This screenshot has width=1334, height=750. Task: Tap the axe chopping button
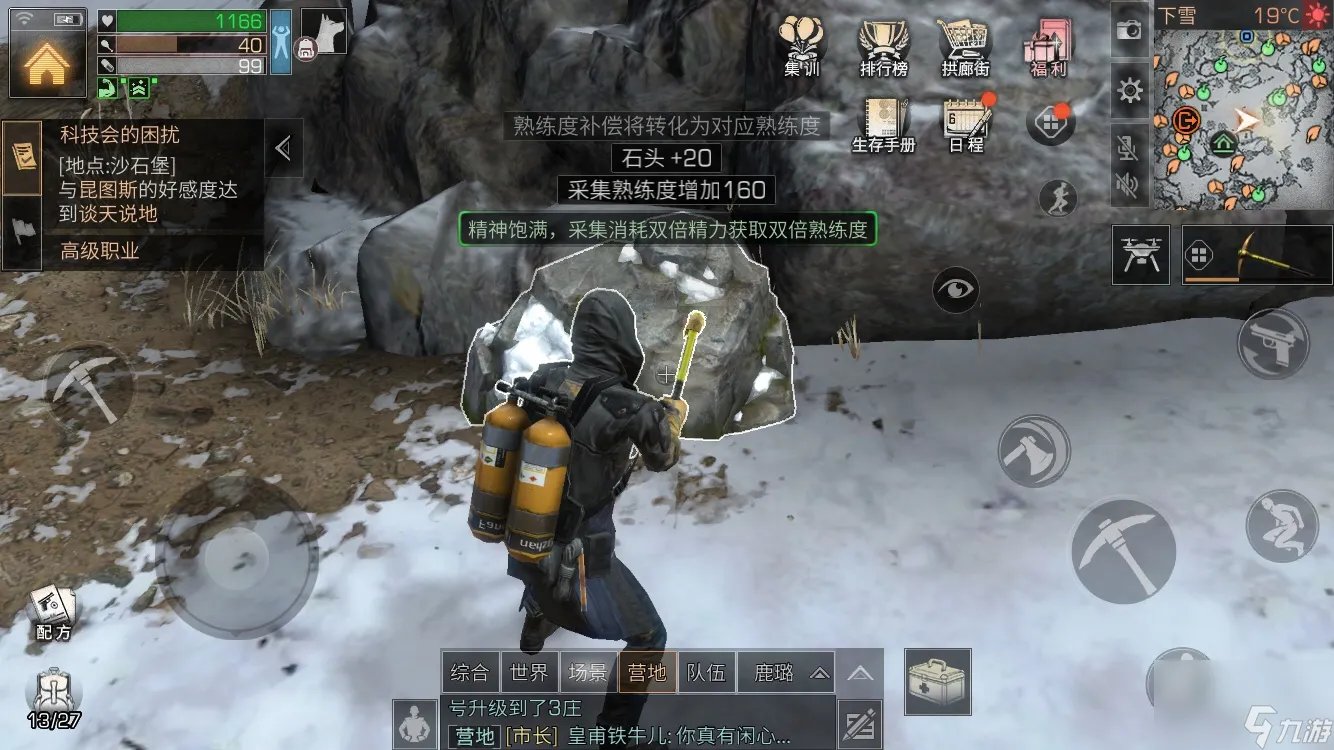(x=1033, y=451)
